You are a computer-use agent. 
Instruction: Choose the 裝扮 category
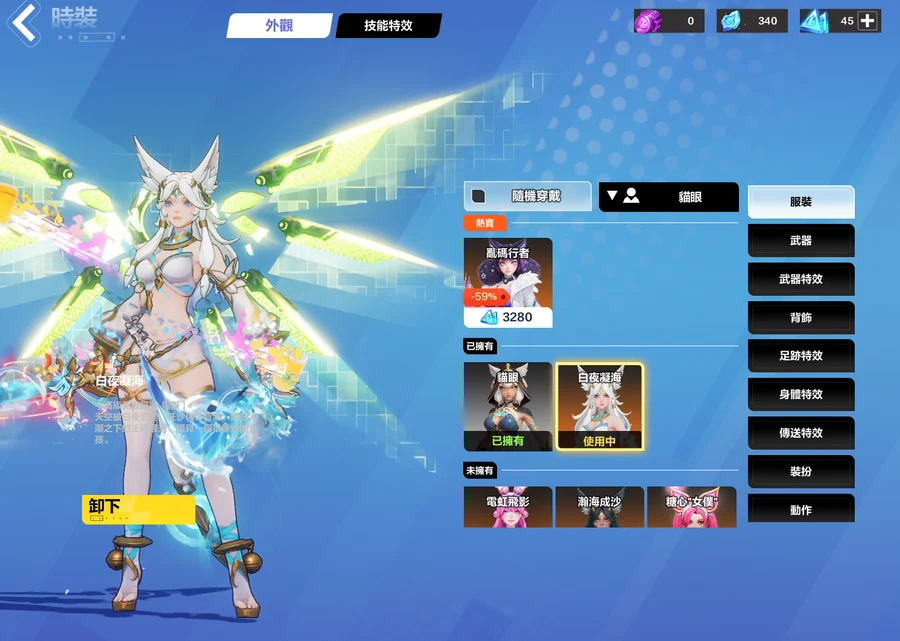click(801, 471)
